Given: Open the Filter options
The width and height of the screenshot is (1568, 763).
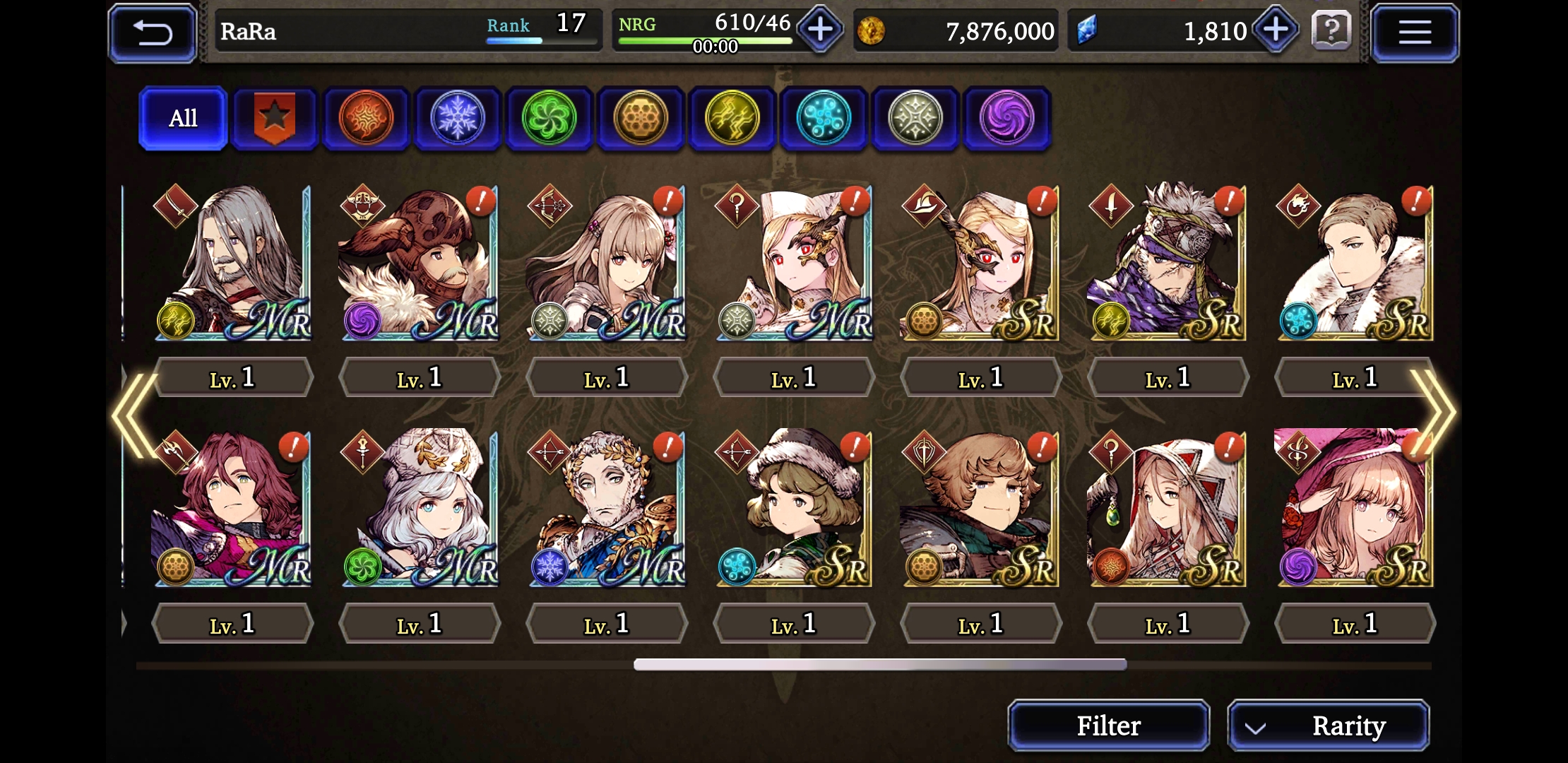Looking at the screenshot, I should pos(1108,726).
